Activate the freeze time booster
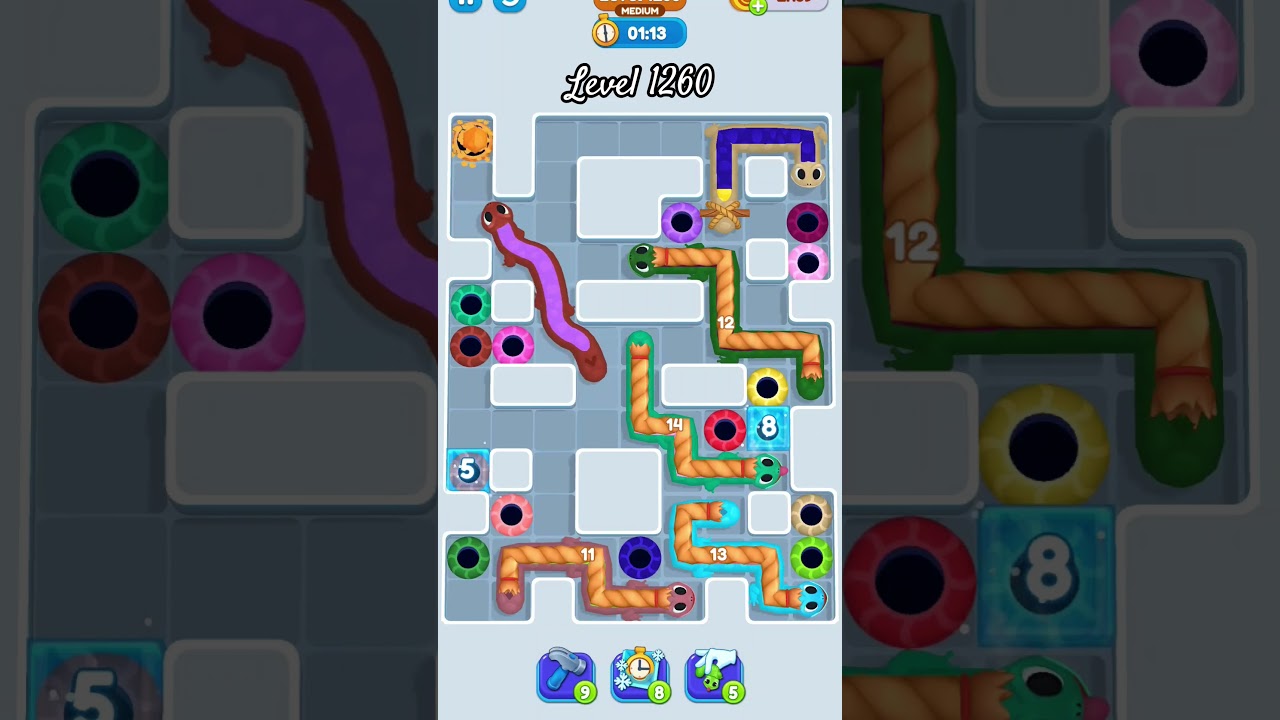Screen dimensions: 1280x720 click(640, 676)
